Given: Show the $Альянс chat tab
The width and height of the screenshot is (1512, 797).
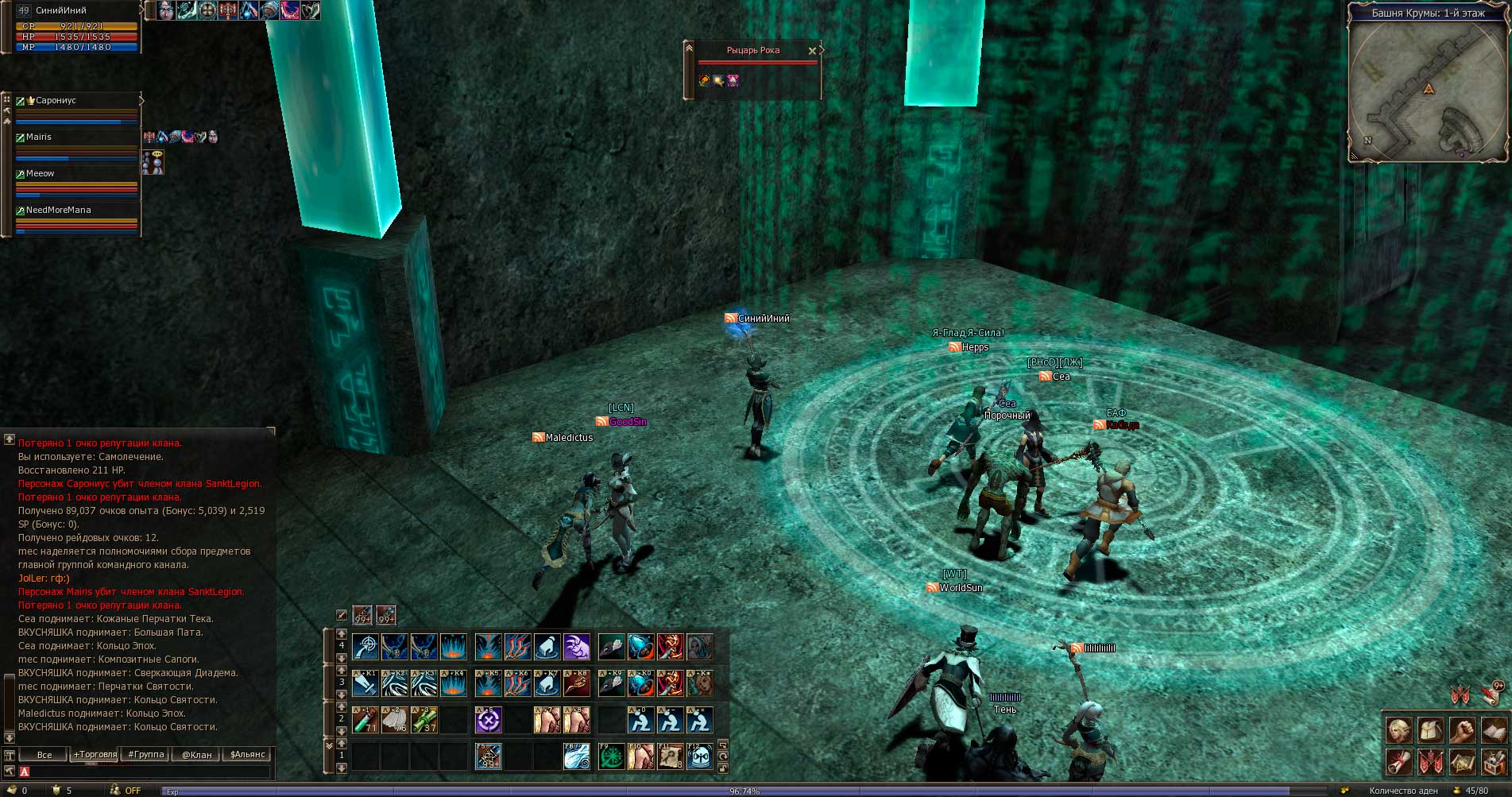Looking at the screenshot, I should [247, 754].
